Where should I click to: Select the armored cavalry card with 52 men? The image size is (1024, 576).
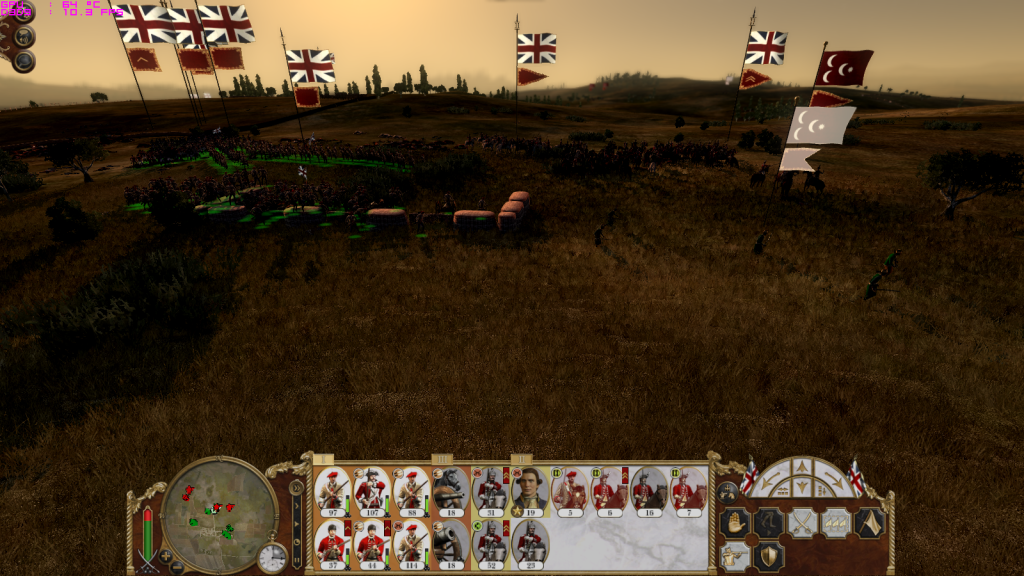[489, 541]
